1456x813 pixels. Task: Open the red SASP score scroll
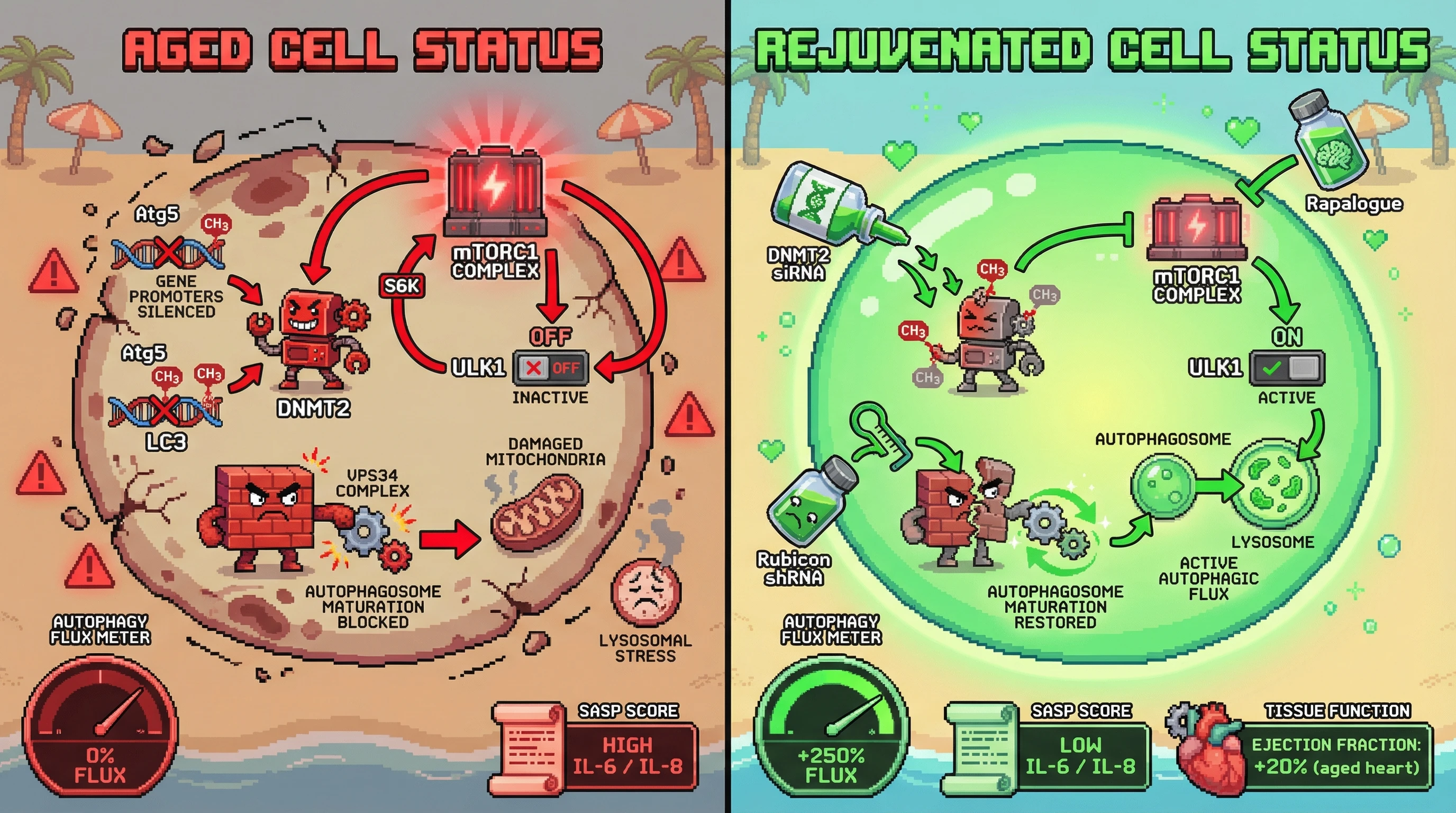(x=529, y=748)
